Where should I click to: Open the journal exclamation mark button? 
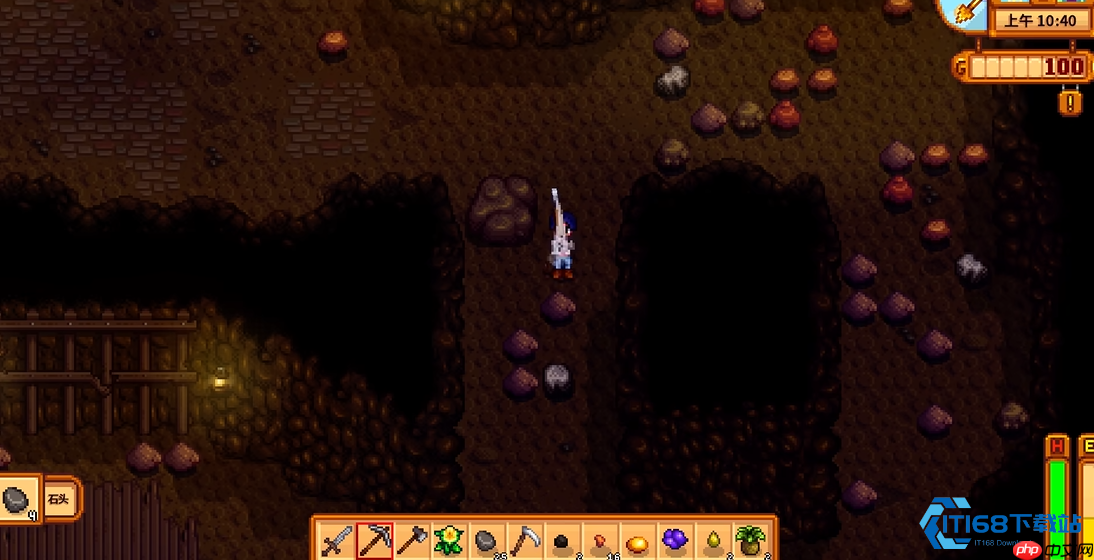point(1071,102)
